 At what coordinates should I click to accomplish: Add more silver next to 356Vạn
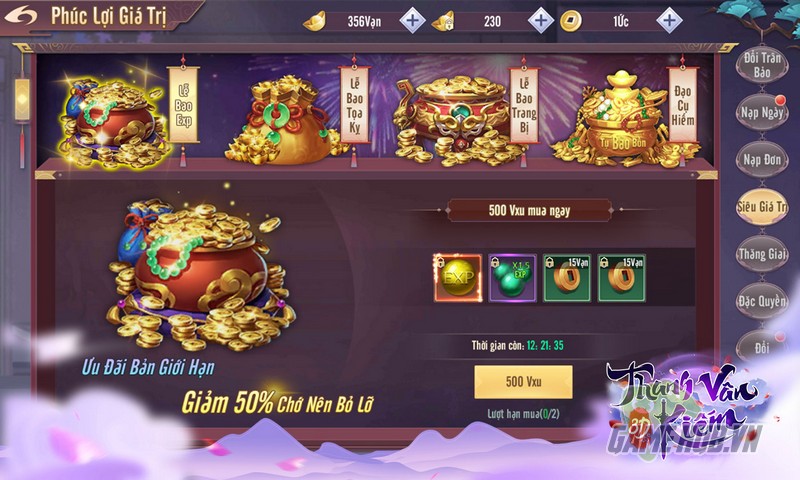point(412,20)
